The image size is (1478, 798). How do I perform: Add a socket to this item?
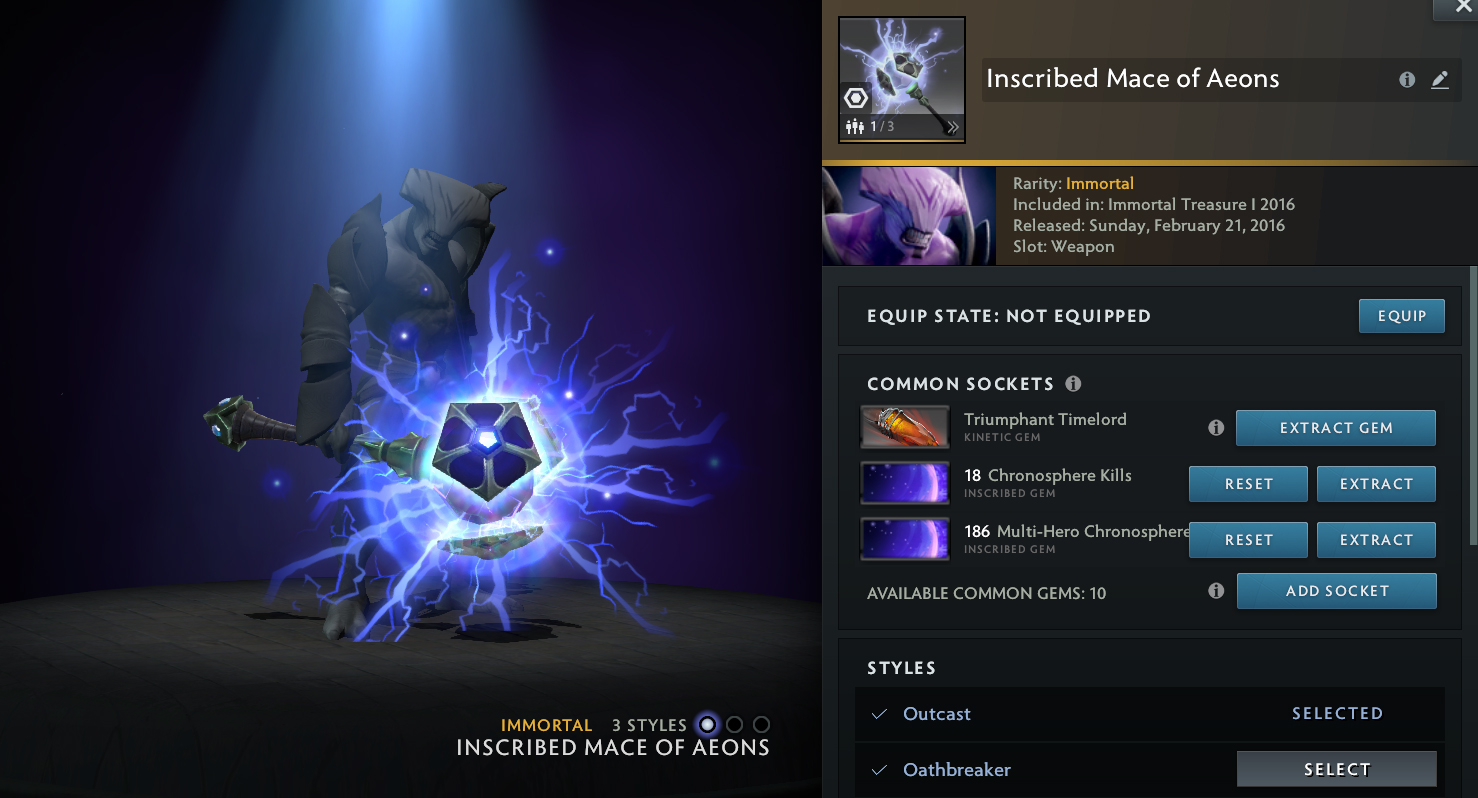[1336, 591]
